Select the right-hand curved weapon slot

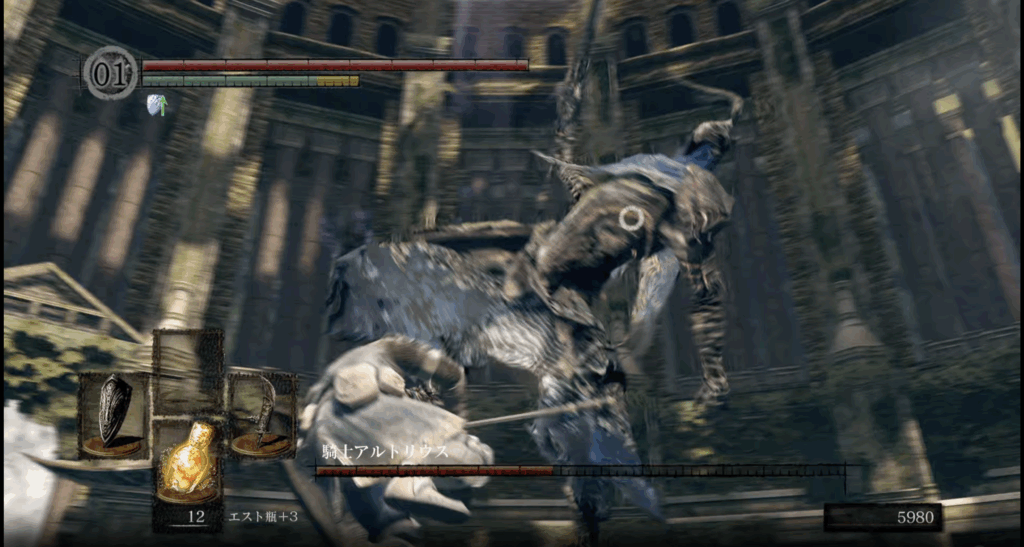click(262, 414)
